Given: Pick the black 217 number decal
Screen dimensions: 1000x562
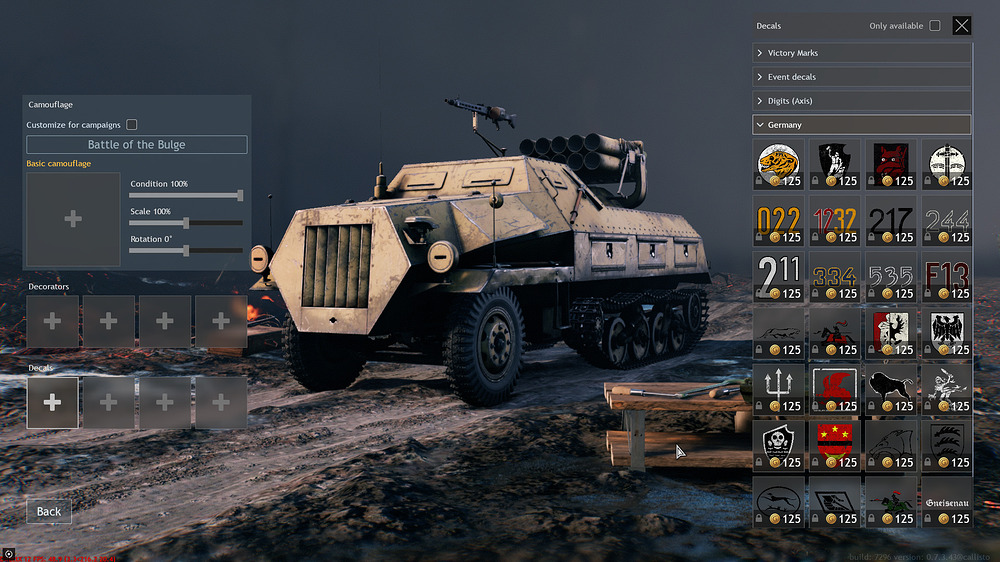Looking at the screenshot, I should tap(889, 220).
